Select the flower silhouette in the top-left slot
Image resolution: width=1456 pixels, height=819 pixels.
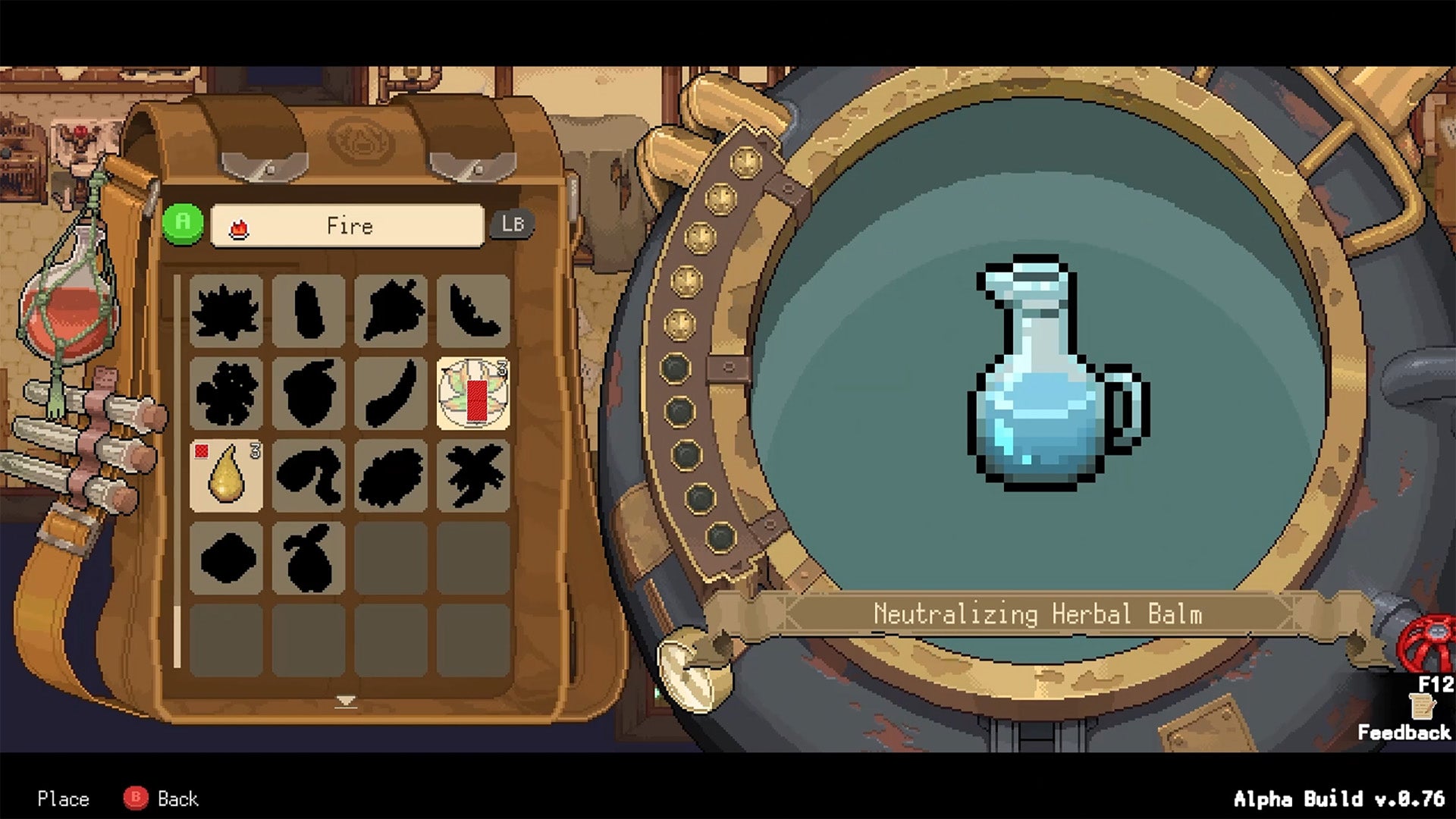point(225,311)
